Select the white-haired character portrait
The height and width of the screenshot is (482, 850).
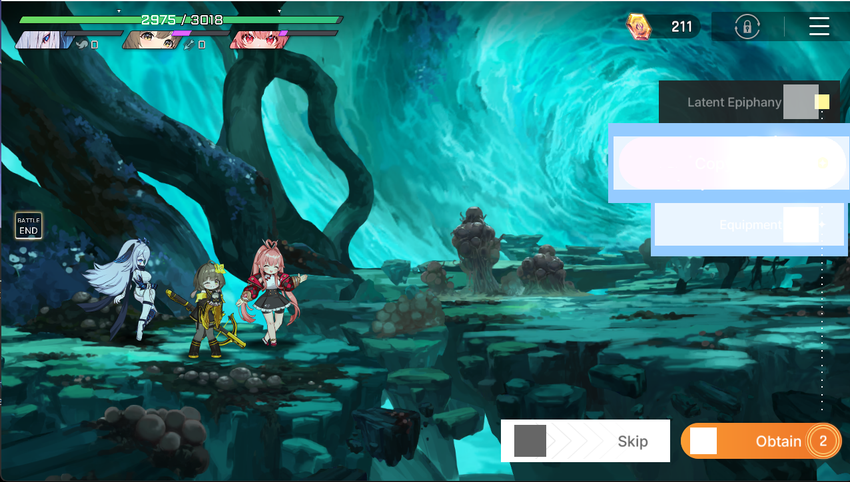pyautogui.click(x=42, y=41)
